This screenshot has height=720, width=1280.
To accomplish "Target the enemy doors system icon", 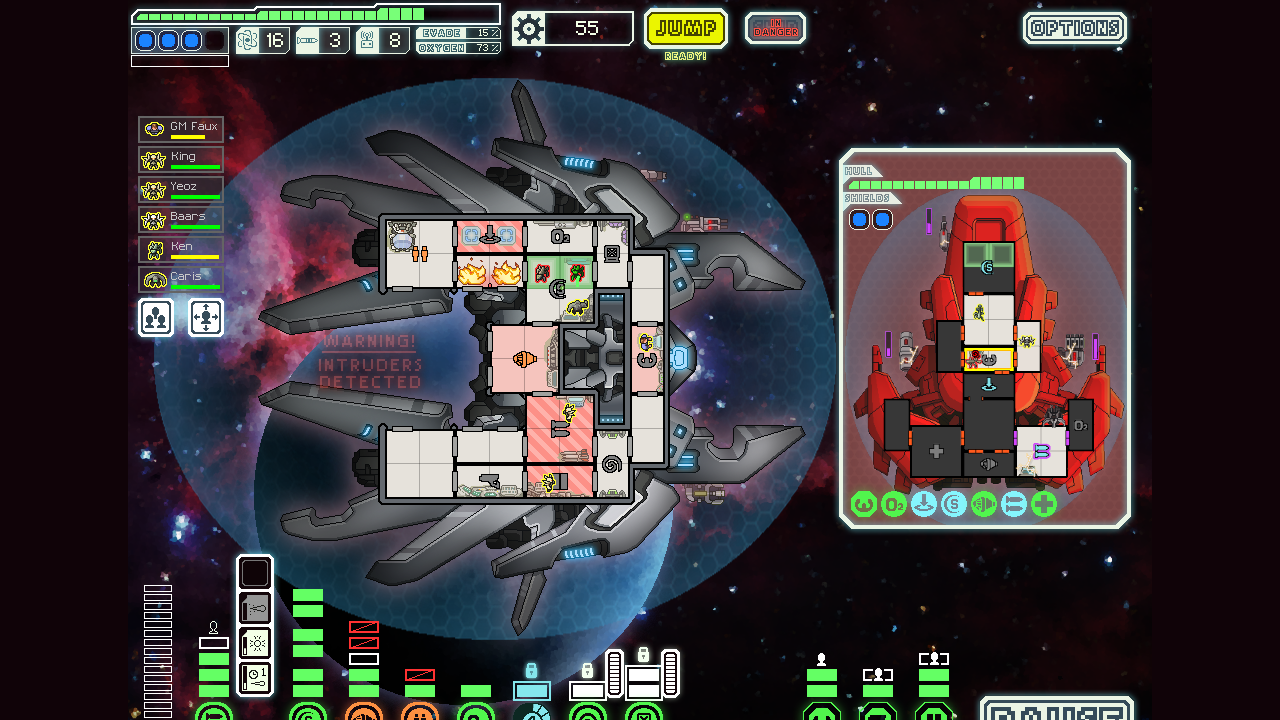I will 1011,505.
